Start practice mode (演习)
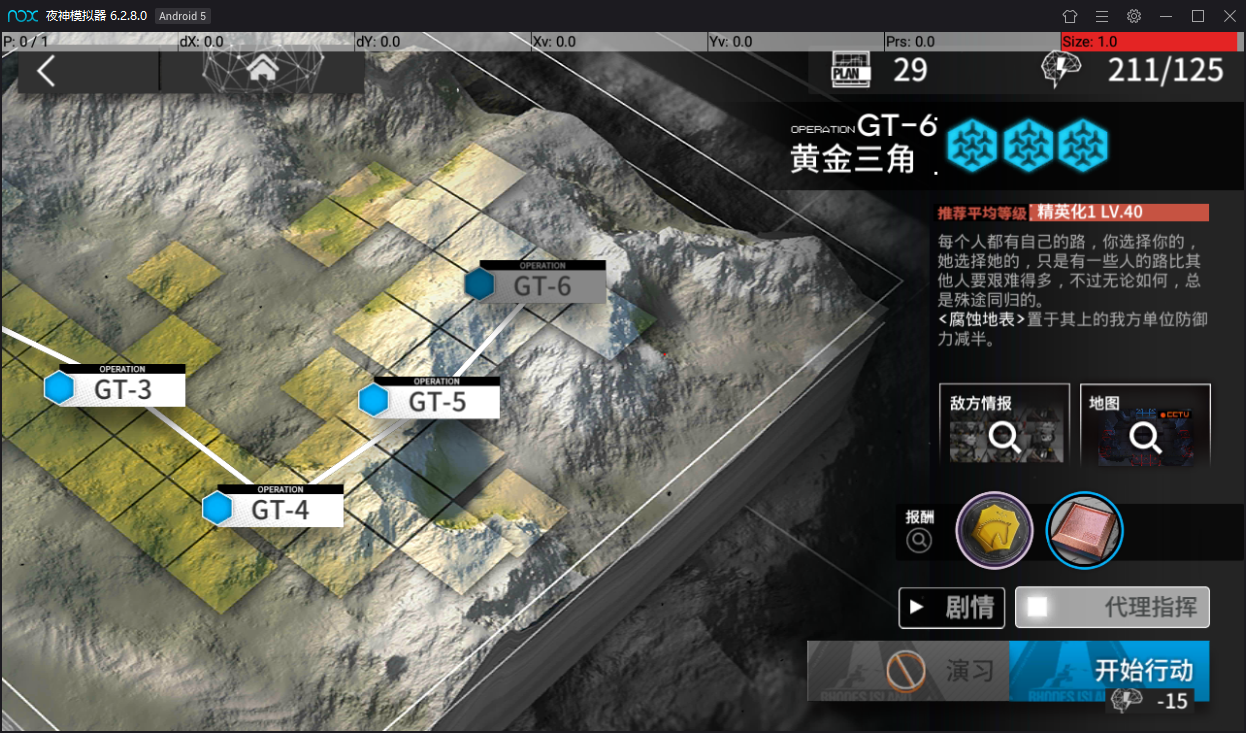 click(x=908, y=670)
